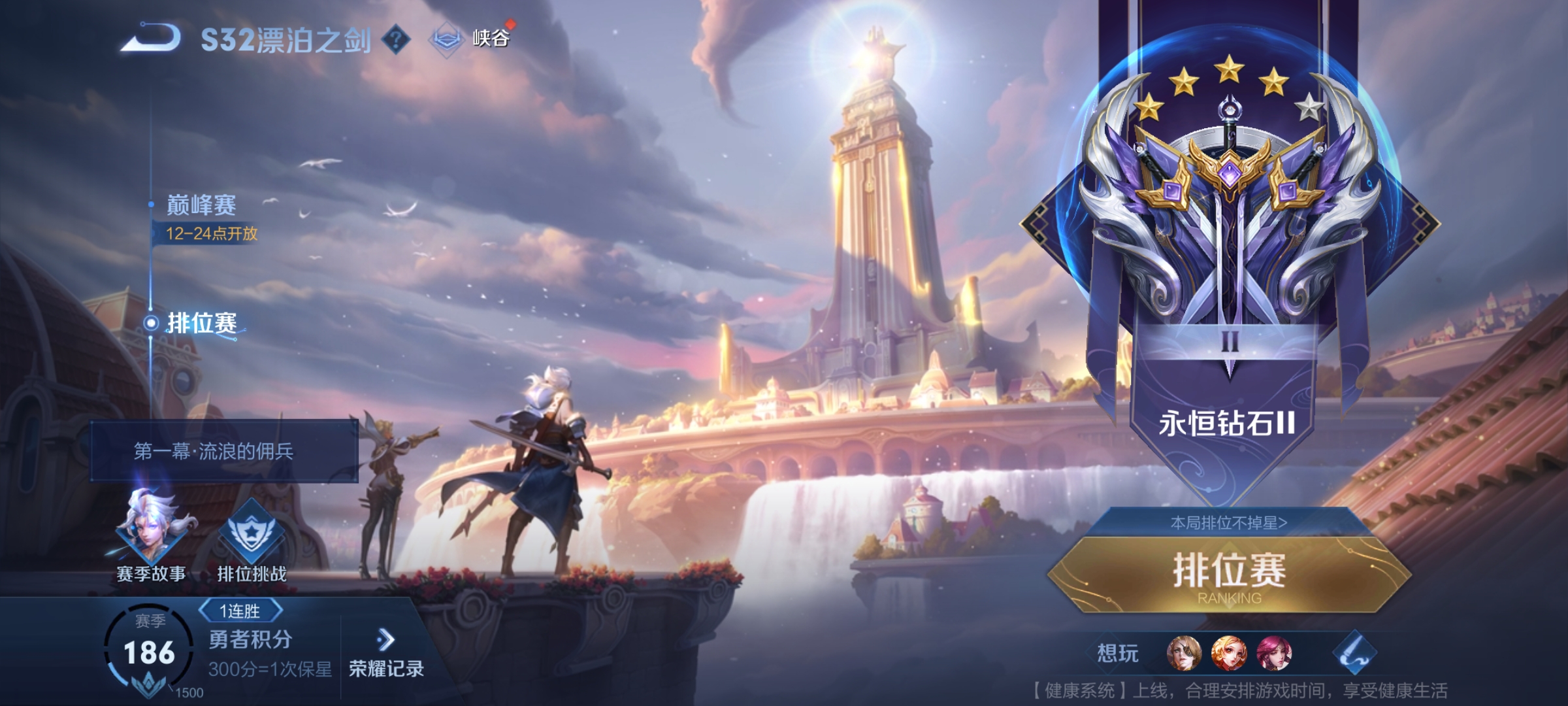Choose the orange-haired hero portrait

click(1229, 653)
